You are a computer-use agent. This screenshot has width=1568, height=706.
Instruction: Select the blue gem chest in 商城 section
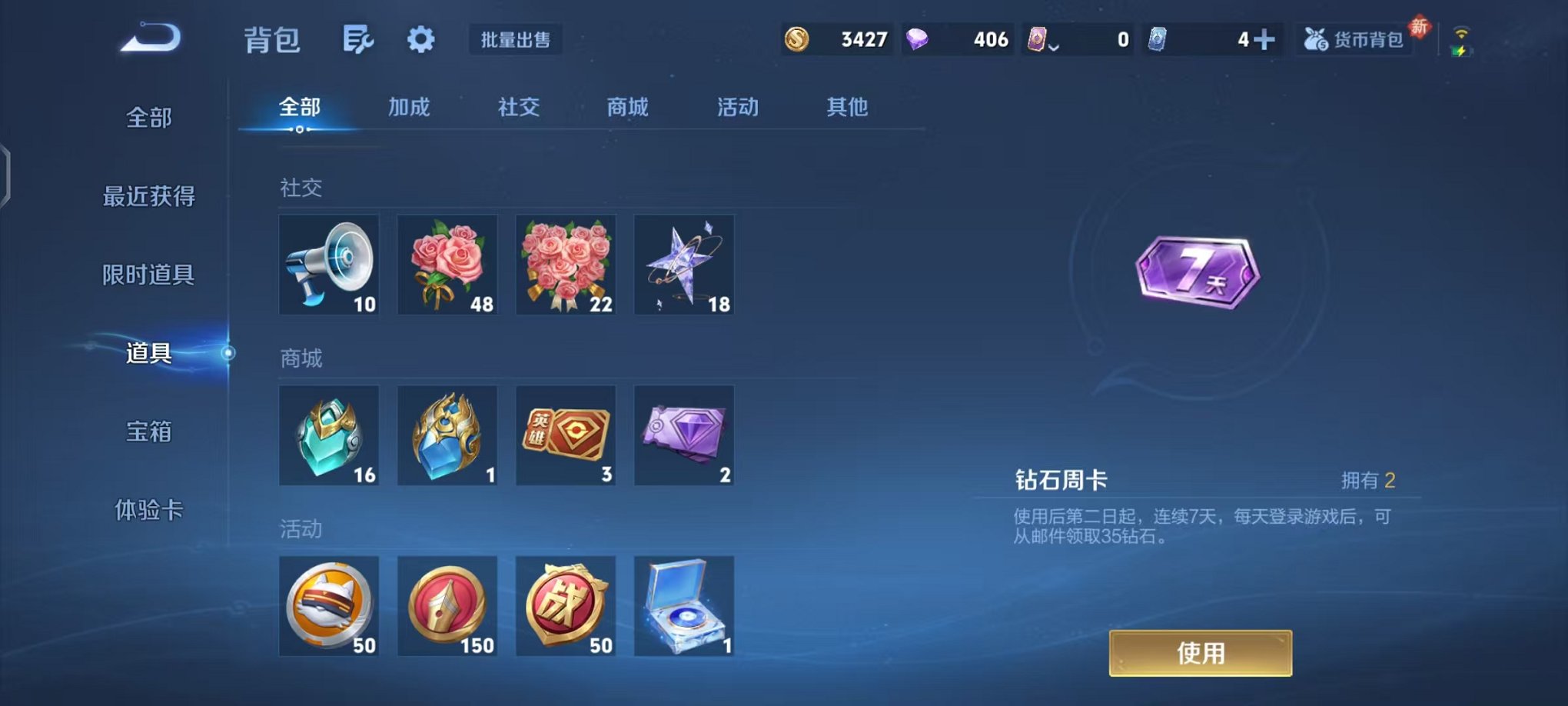point(329,436)
